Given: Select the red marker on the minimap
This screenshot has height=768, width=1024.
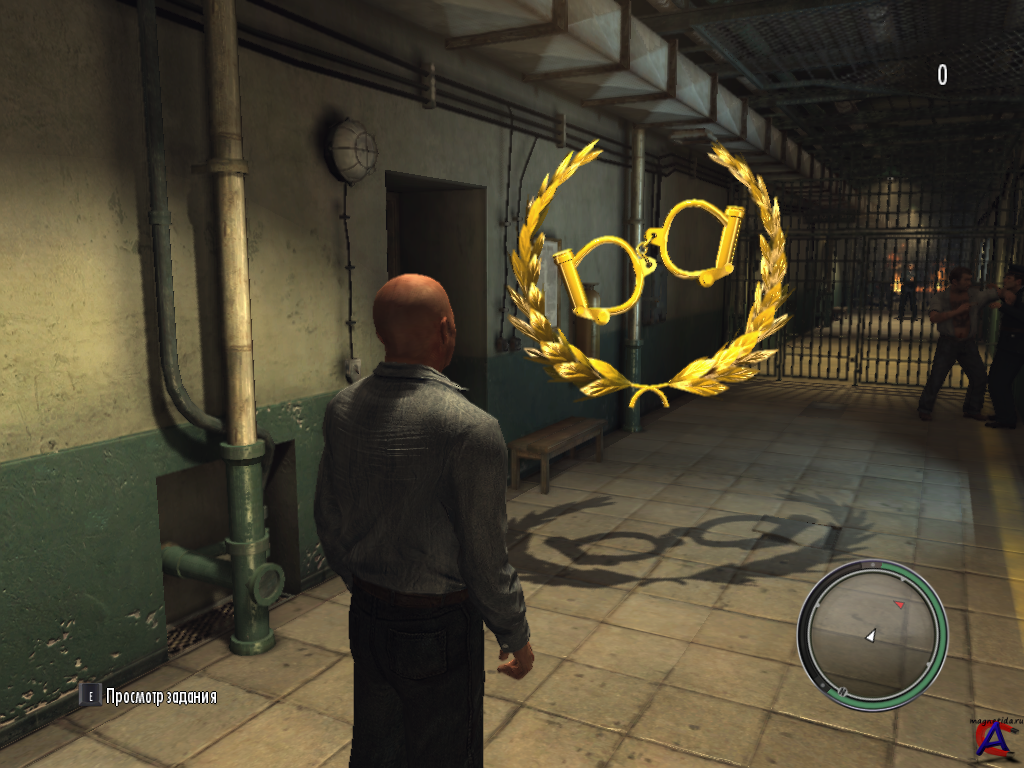Looking at the screenshot, I should [898, 604].
